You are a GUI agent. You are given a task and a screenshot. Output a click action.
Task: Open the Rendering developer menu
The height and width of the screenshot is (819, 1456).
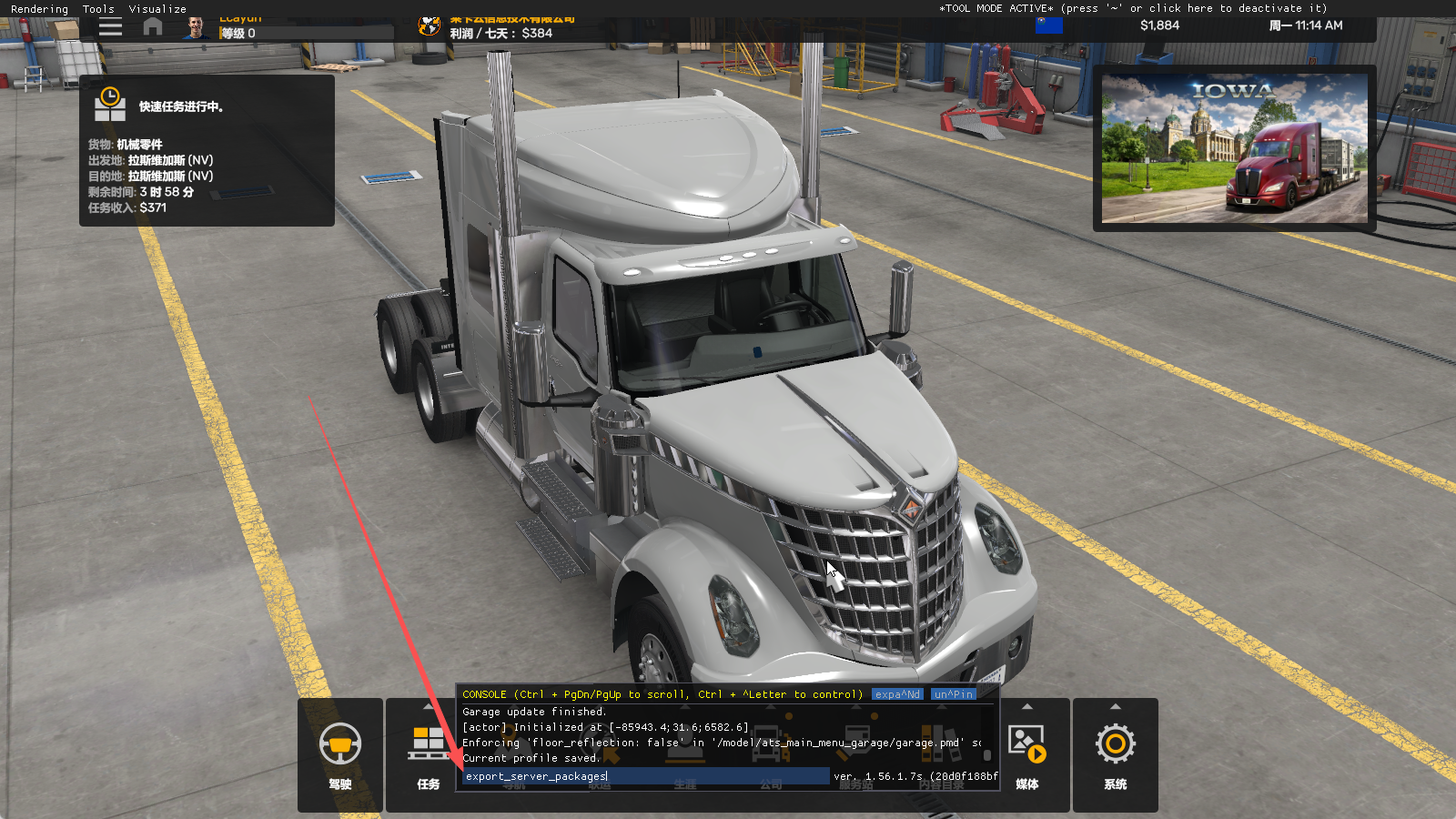point(39,9)
